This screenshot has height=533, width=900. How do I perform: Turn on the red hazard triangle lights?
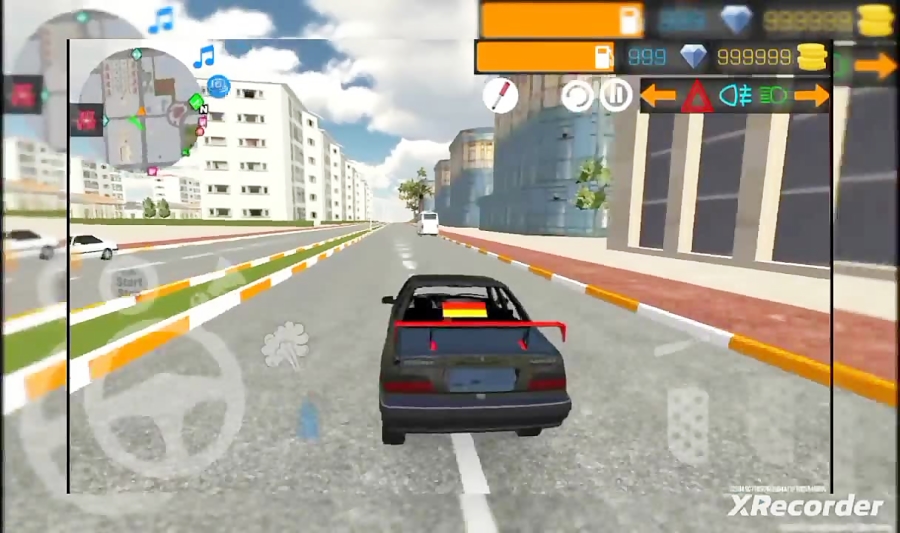pyautogui.click(x=697, y=97)
